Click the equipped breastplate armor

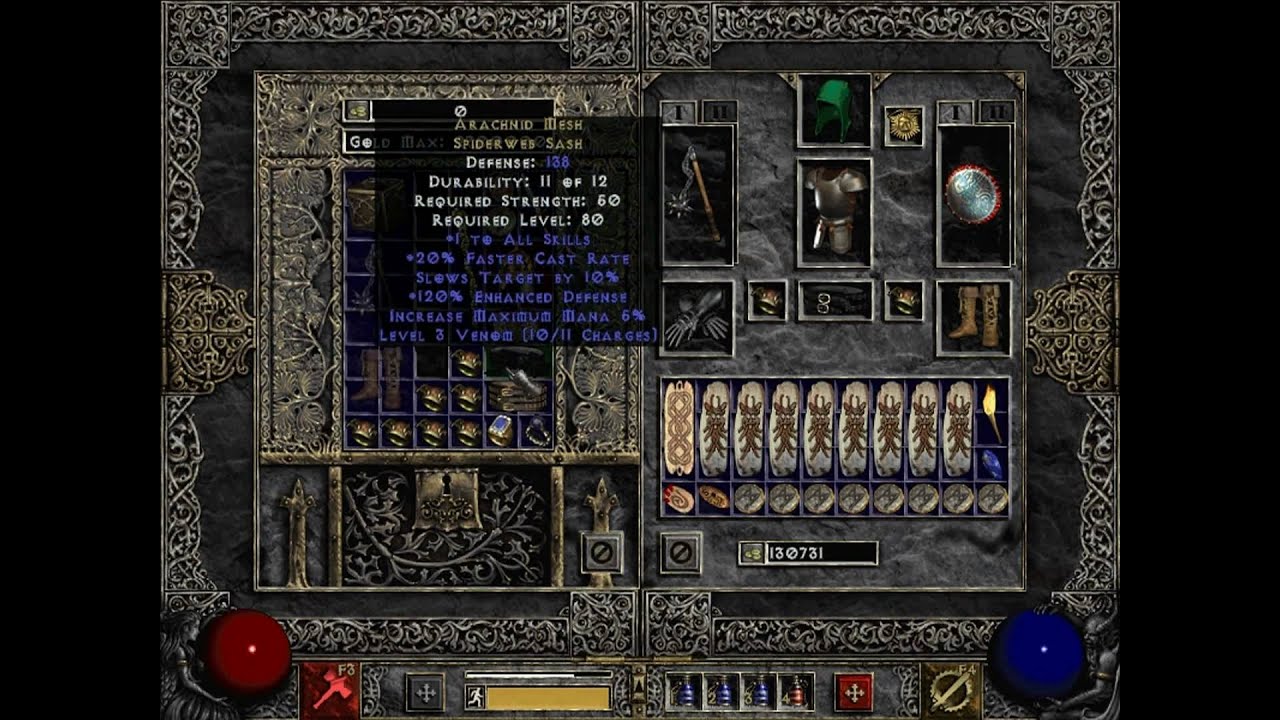click(x=834, y=213)
